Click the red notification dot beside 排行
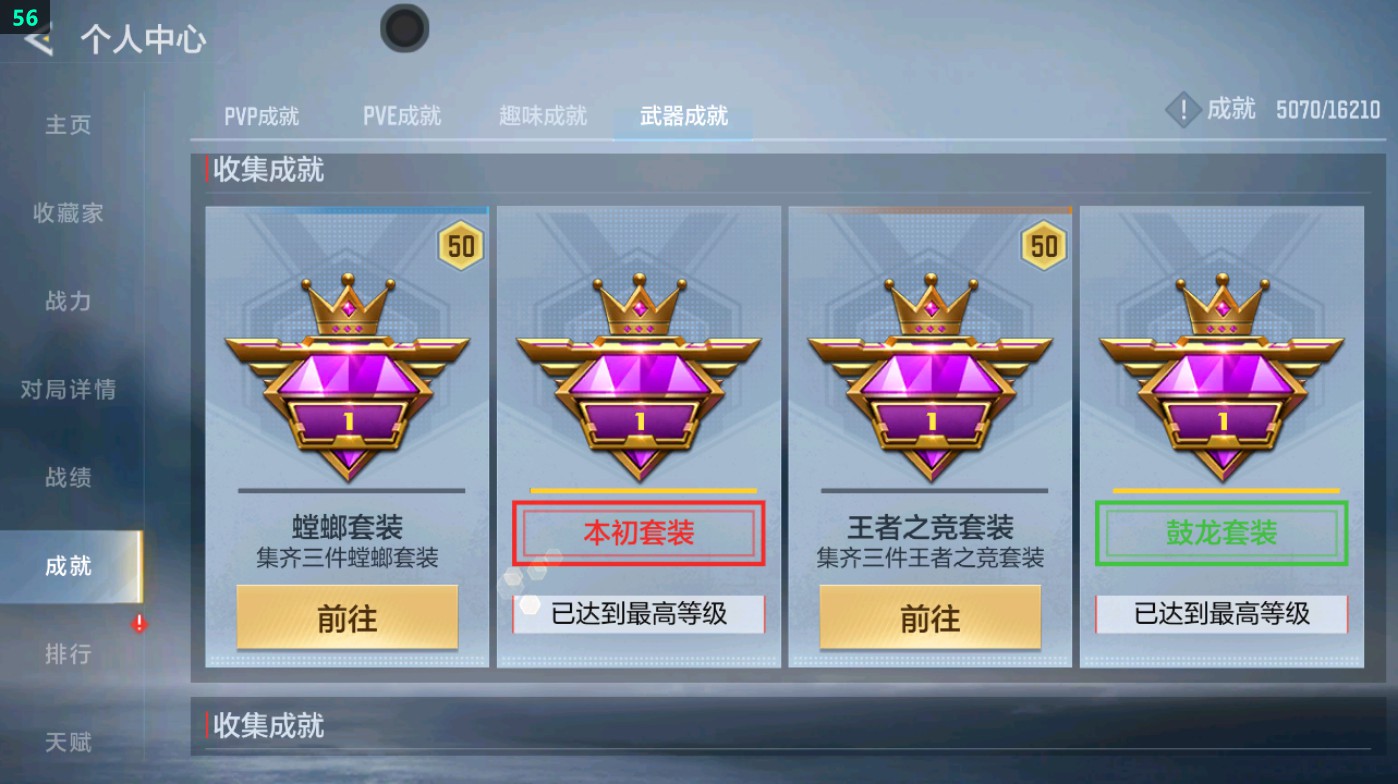This screenshot has width=1398, height=784. [x=139, y=621]
